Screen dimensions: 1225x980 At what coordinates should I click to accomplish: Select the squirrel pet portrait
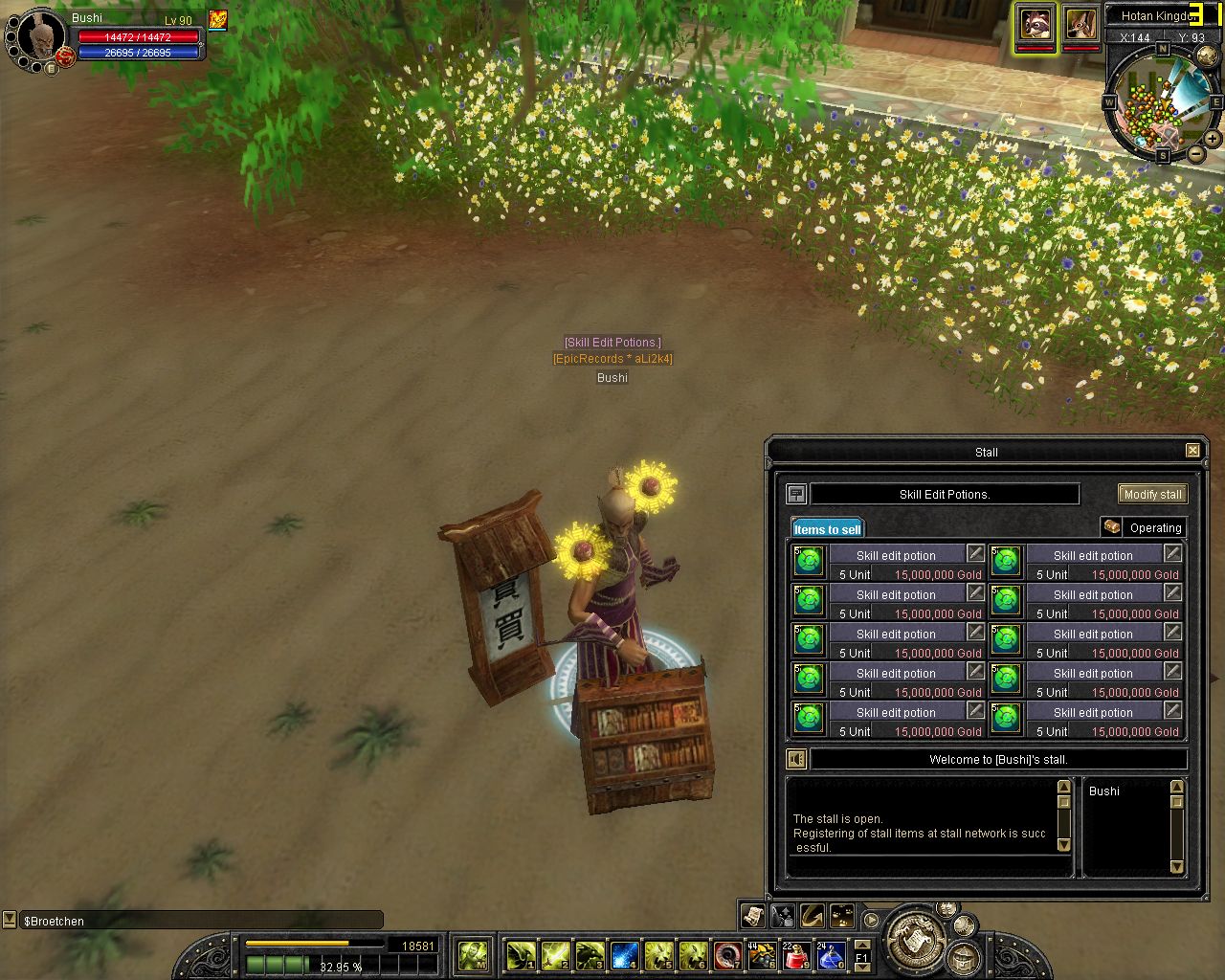(1081, 23)
